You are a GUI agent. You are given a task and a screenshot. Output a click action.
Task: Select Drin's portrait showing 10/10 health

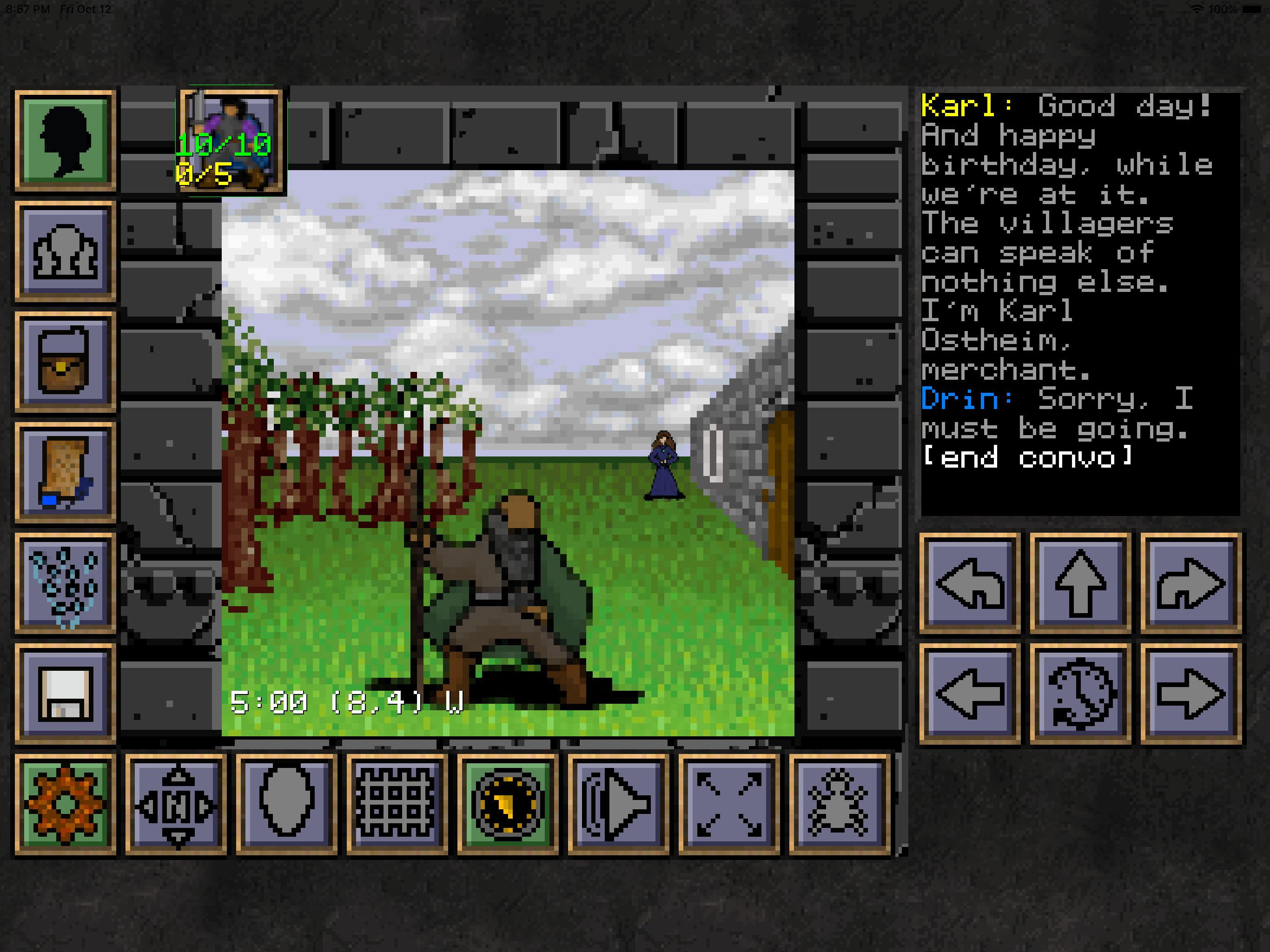230,141
